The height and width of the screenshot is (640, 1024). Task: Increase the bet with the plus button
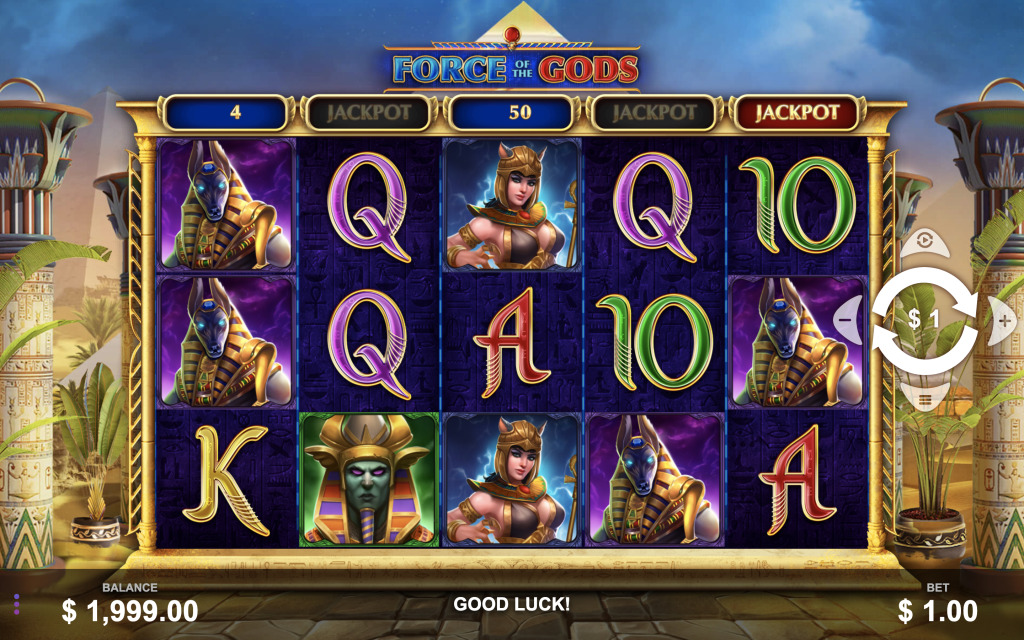(1003, 320)
